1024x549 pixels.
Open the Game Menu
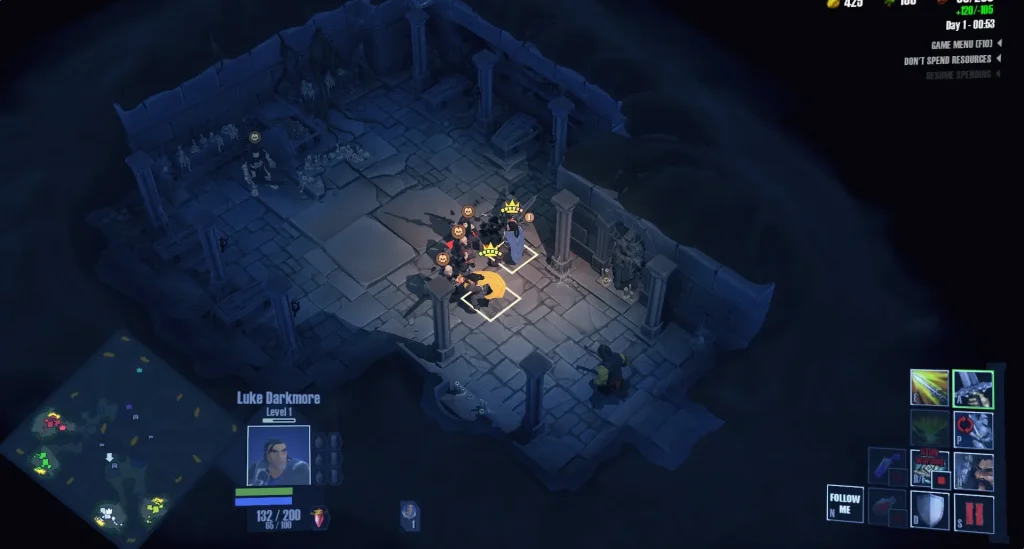click(x=966, y=44)
